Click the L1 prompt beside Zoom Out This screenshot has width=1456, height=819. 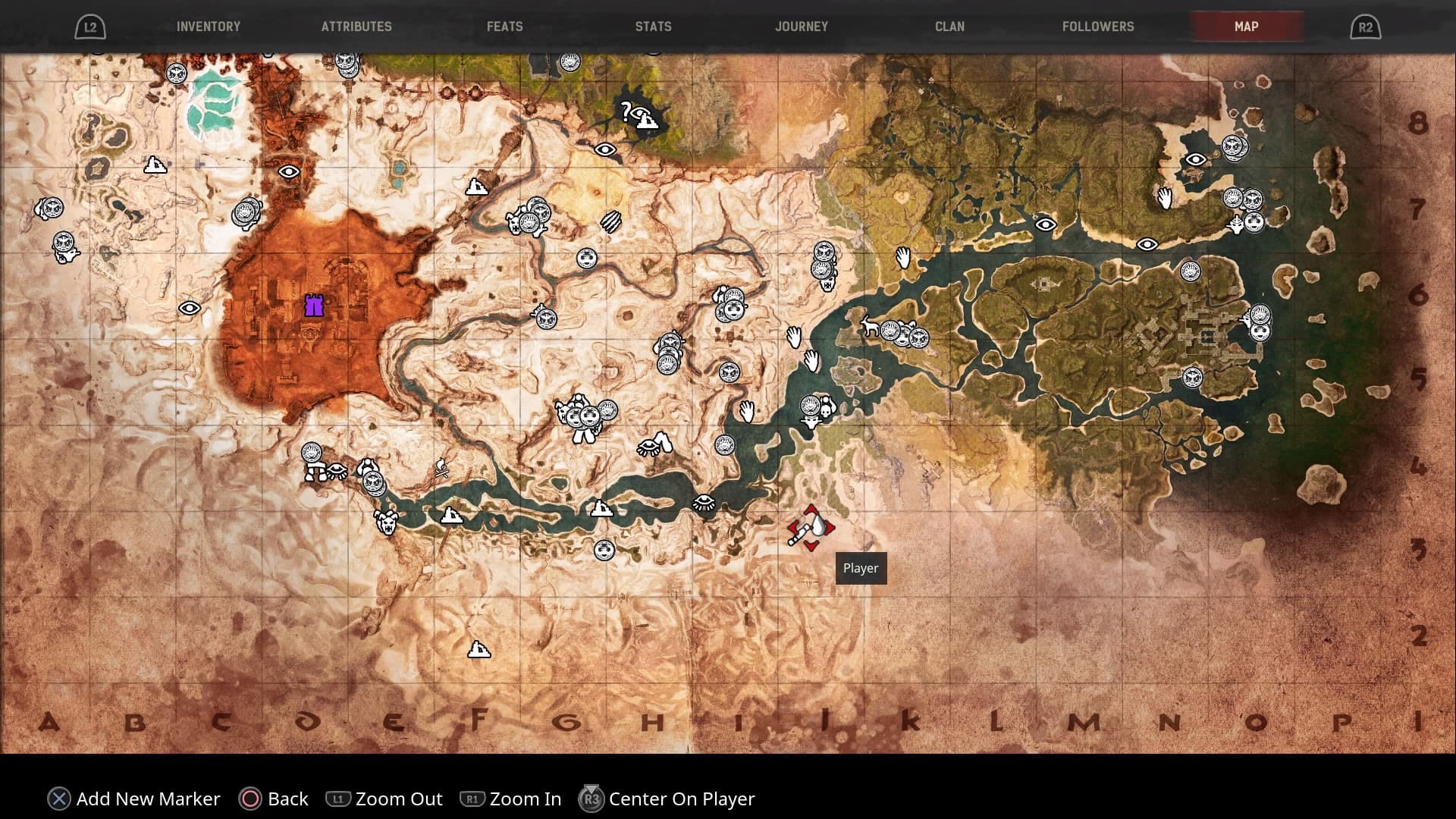(340, 799)
